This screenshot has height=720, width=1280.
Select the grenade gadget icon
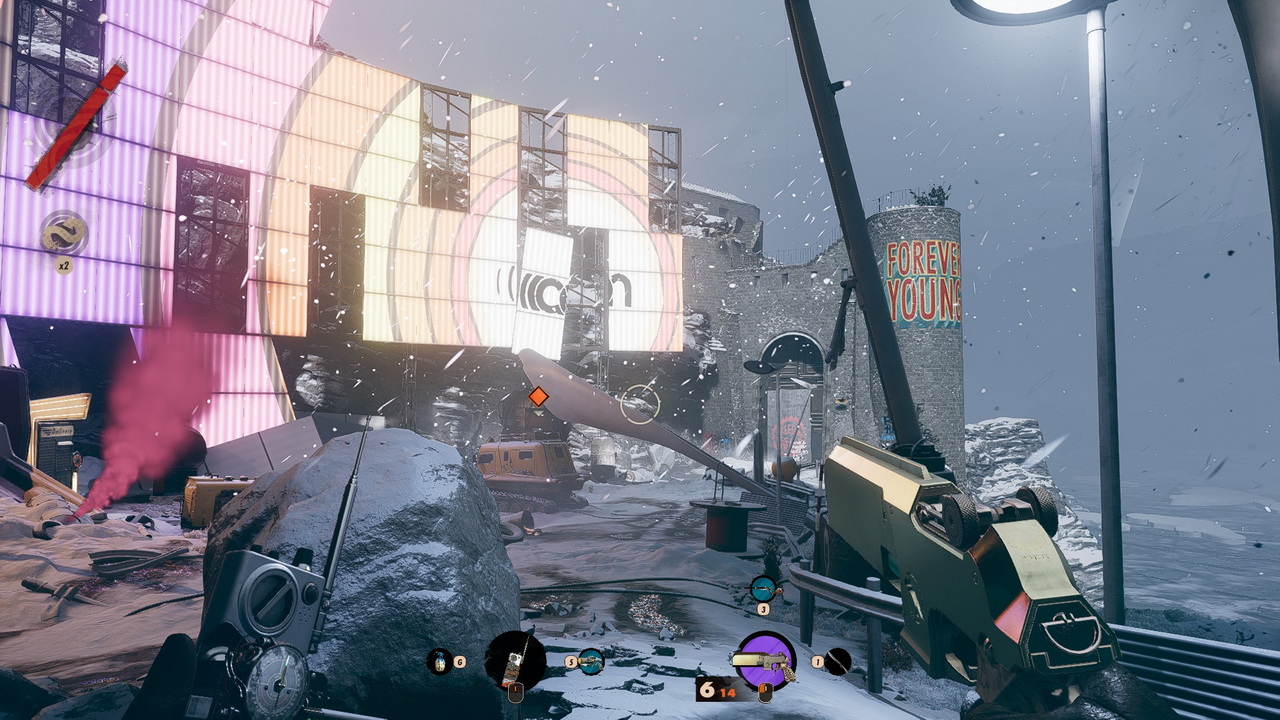tap(439, 661)
